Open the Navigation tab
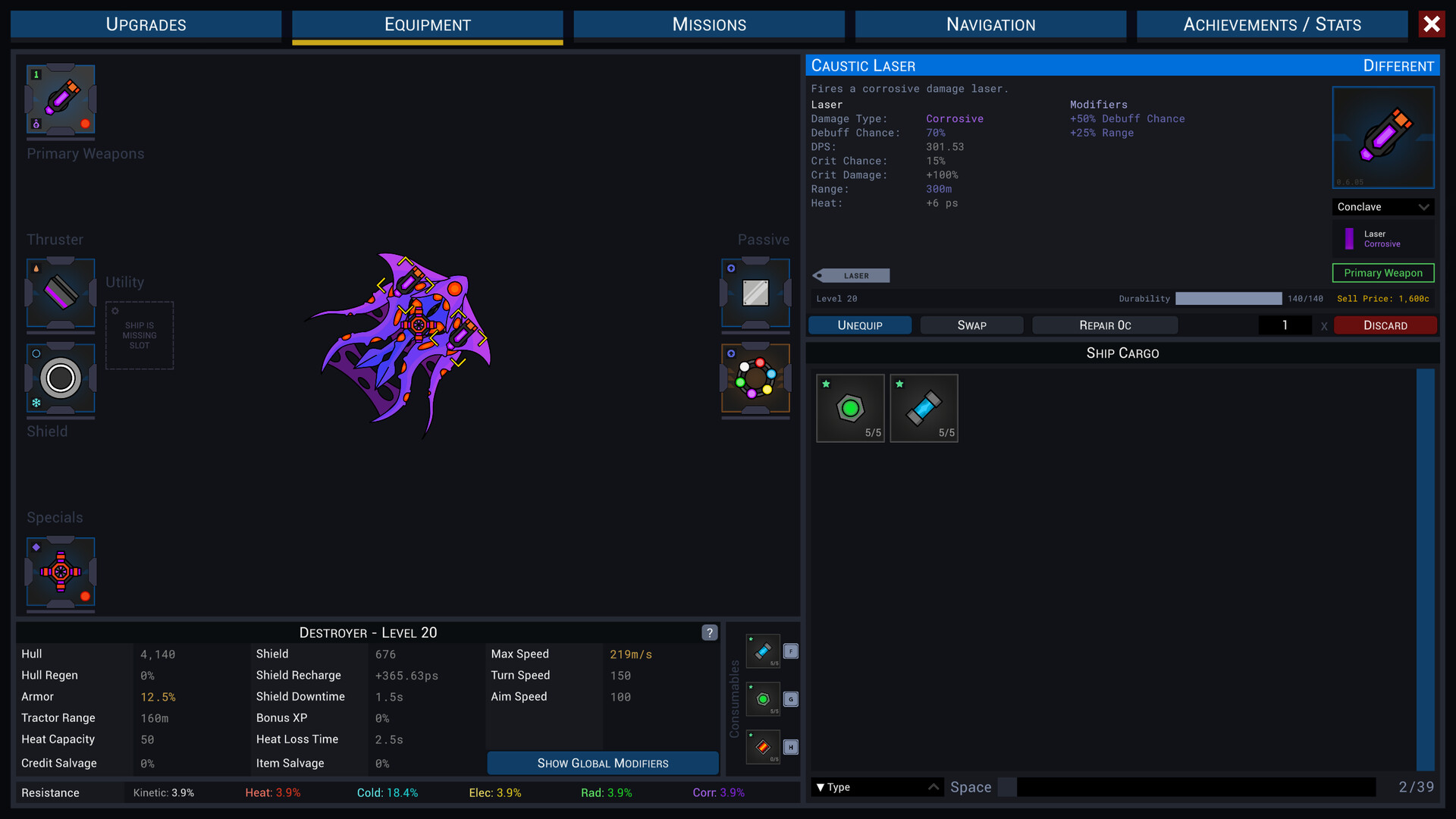 990,24
